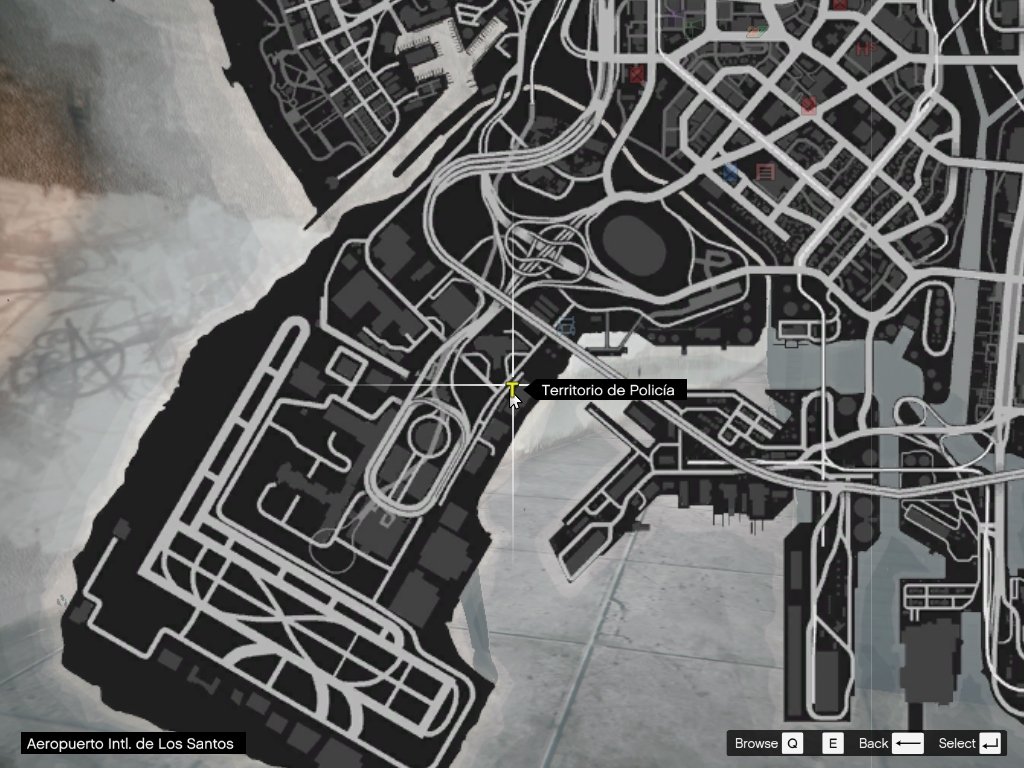This screenshot has height=768, width=1024.
Task: Click the blue map marker near the stadium
Action: (x=731, y=173)
